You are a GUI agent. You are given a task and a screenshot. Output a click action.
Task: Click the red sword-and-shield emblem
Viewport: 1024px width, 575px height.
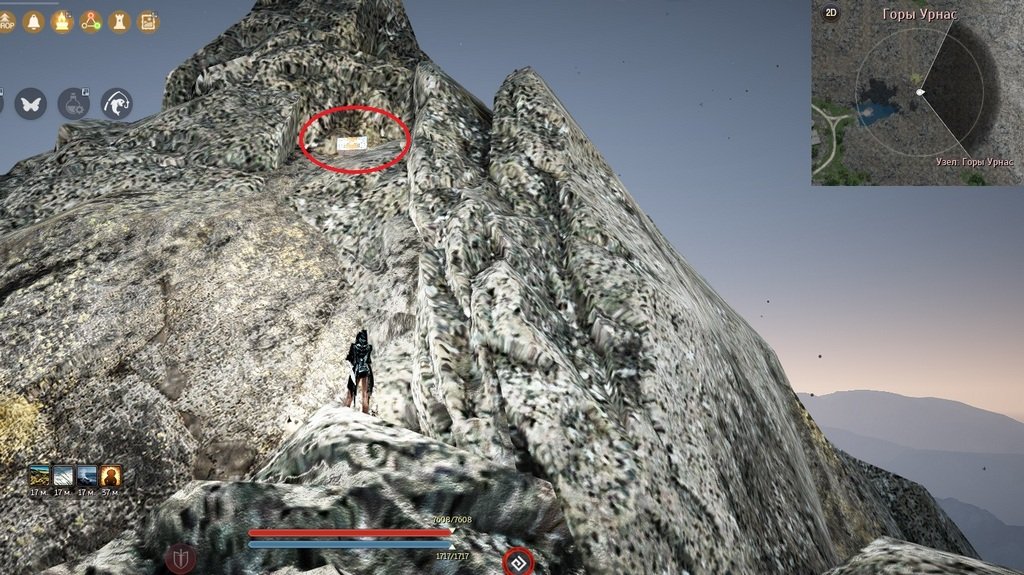180,560
